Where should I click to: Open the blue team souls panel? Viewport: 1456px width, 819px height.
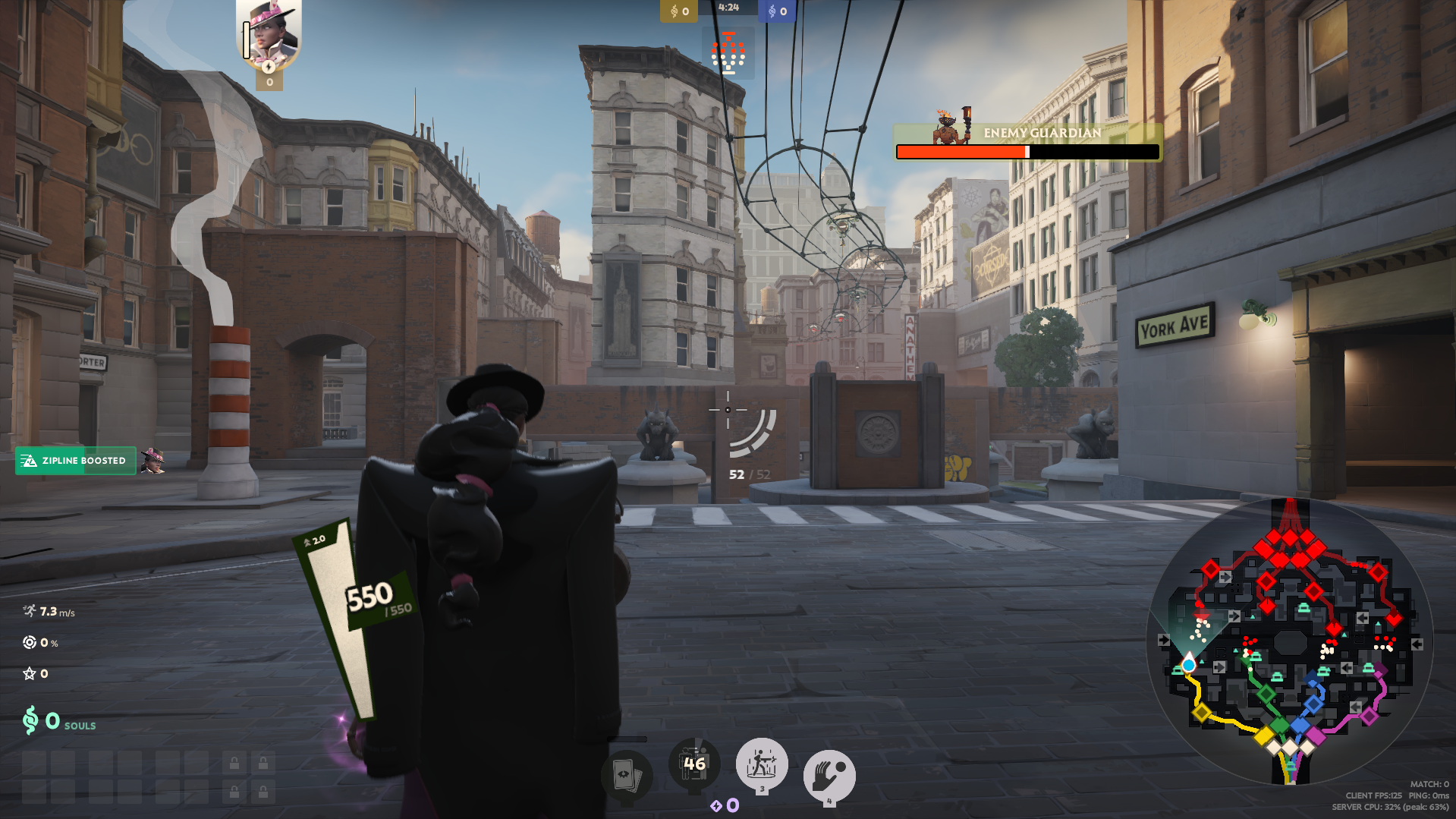pyautogui.click(x=775, y=11)
